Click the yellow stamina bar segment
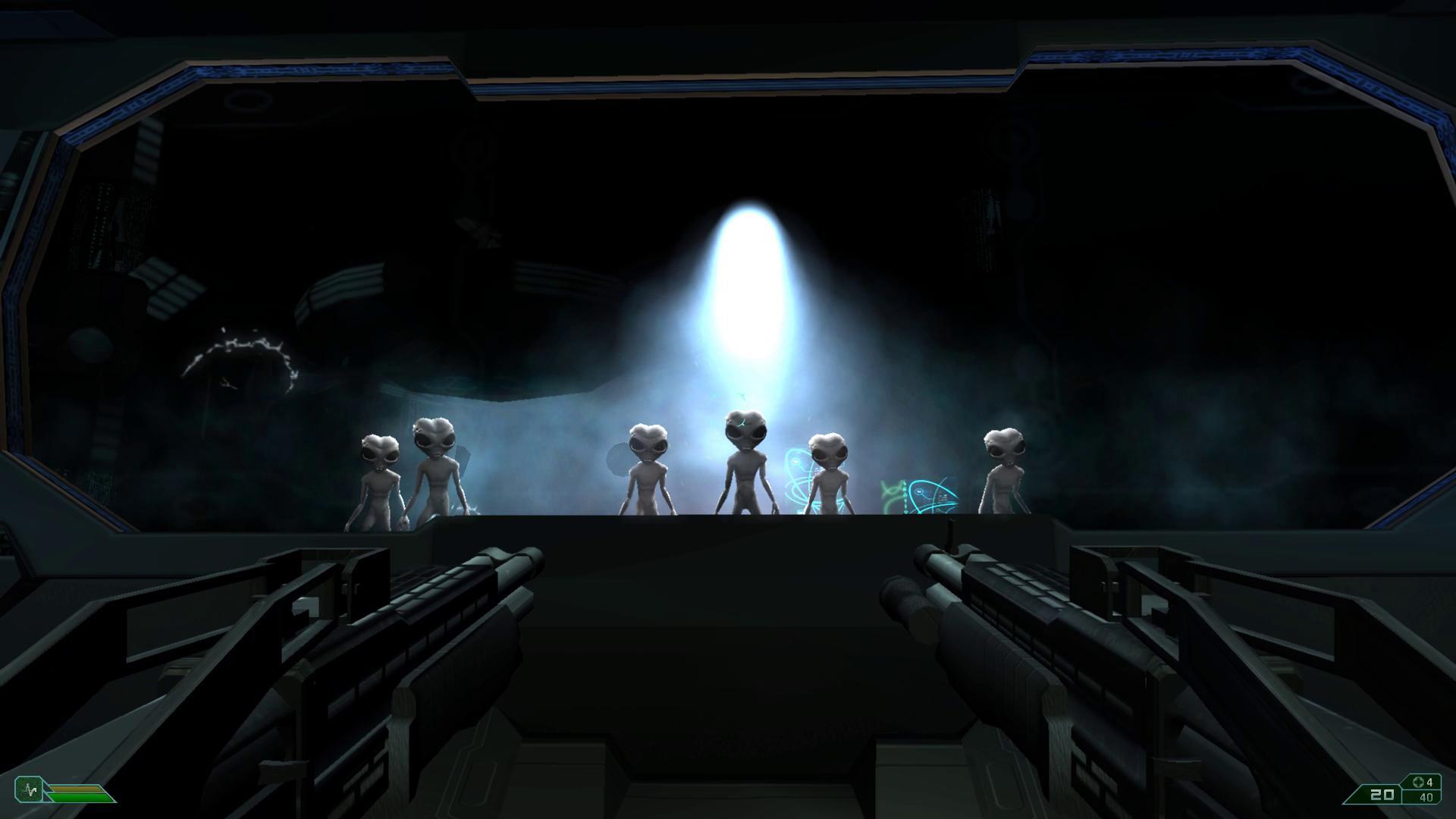 pyautogui.click(x=74, y=787)
